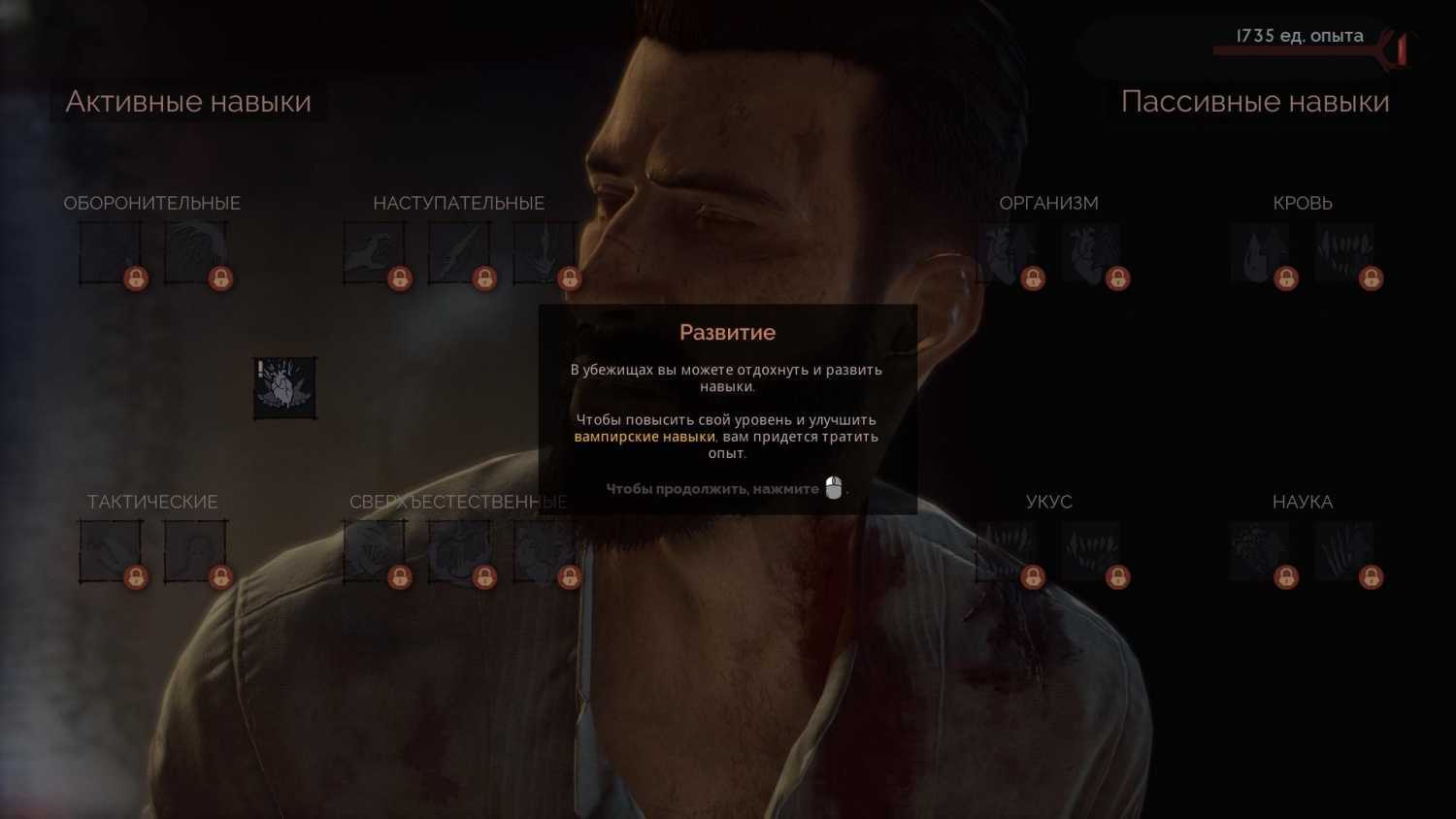Select the locked hand skill under Наука

1344,551
